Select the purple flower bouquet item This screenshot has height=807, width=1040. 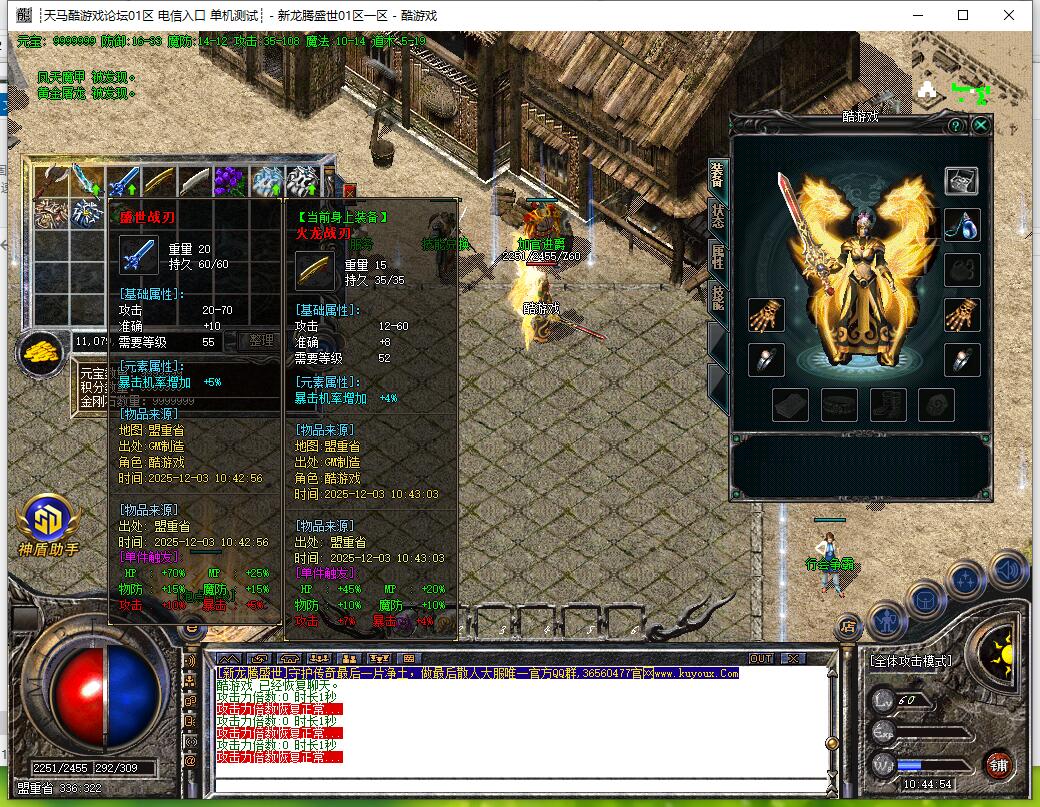(x=229, y=181)
